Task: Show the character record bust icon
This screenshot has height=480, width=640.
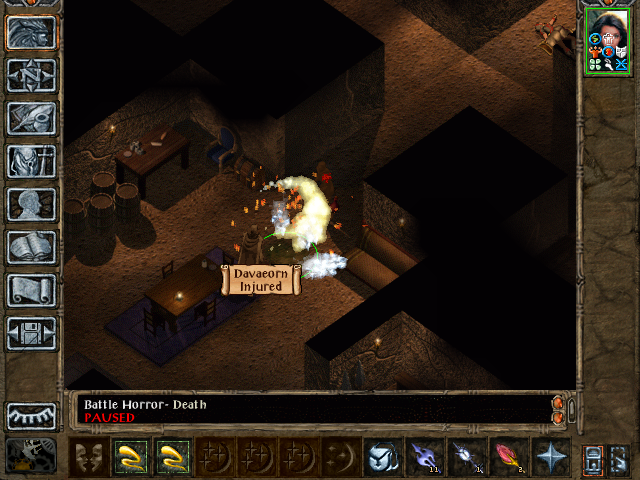Action: (x=31, y=204)
